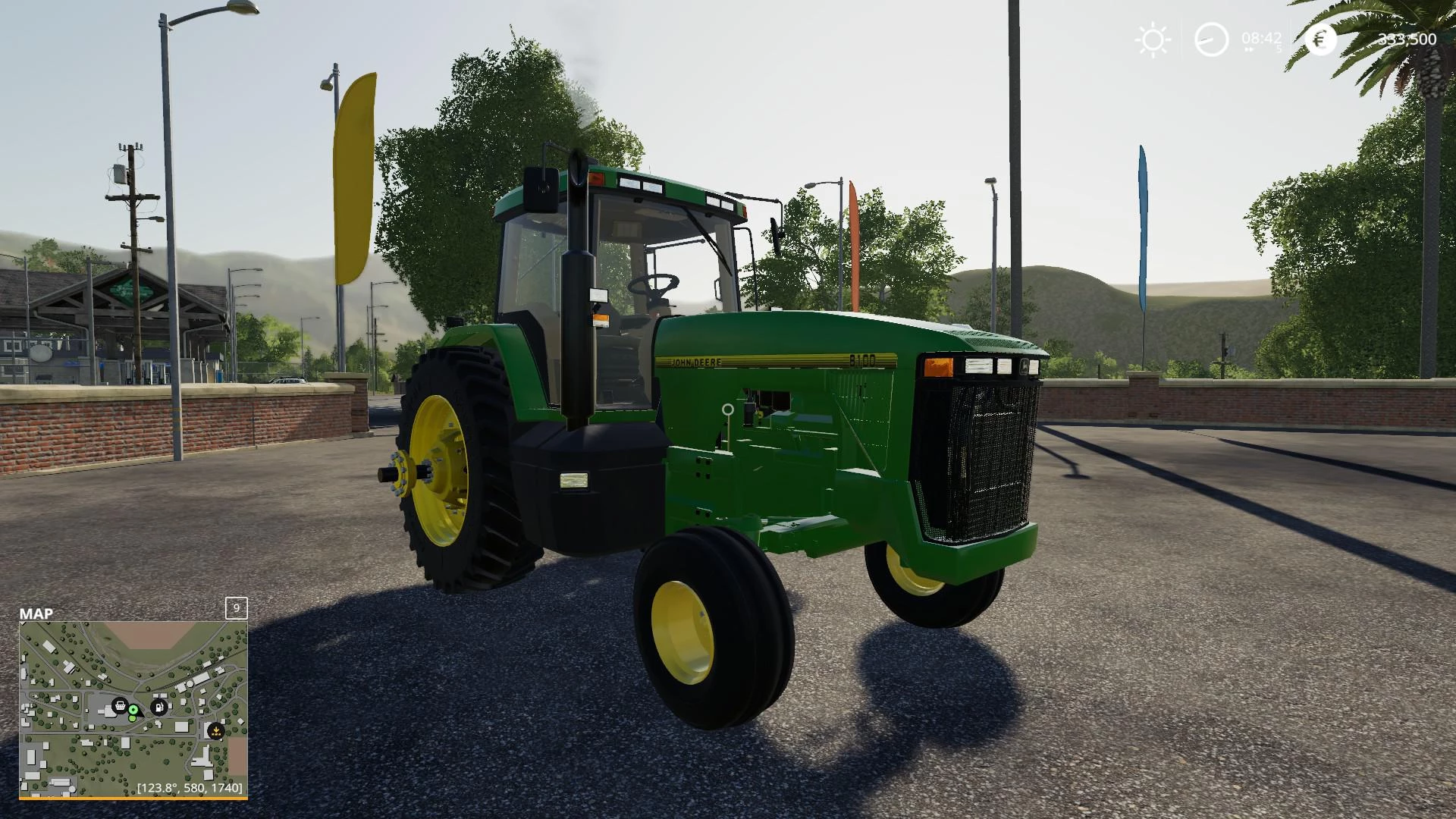1456x819 pixels.
Task: Click the sell point unload icon on the minimap
Action: [x=216, y=730]
